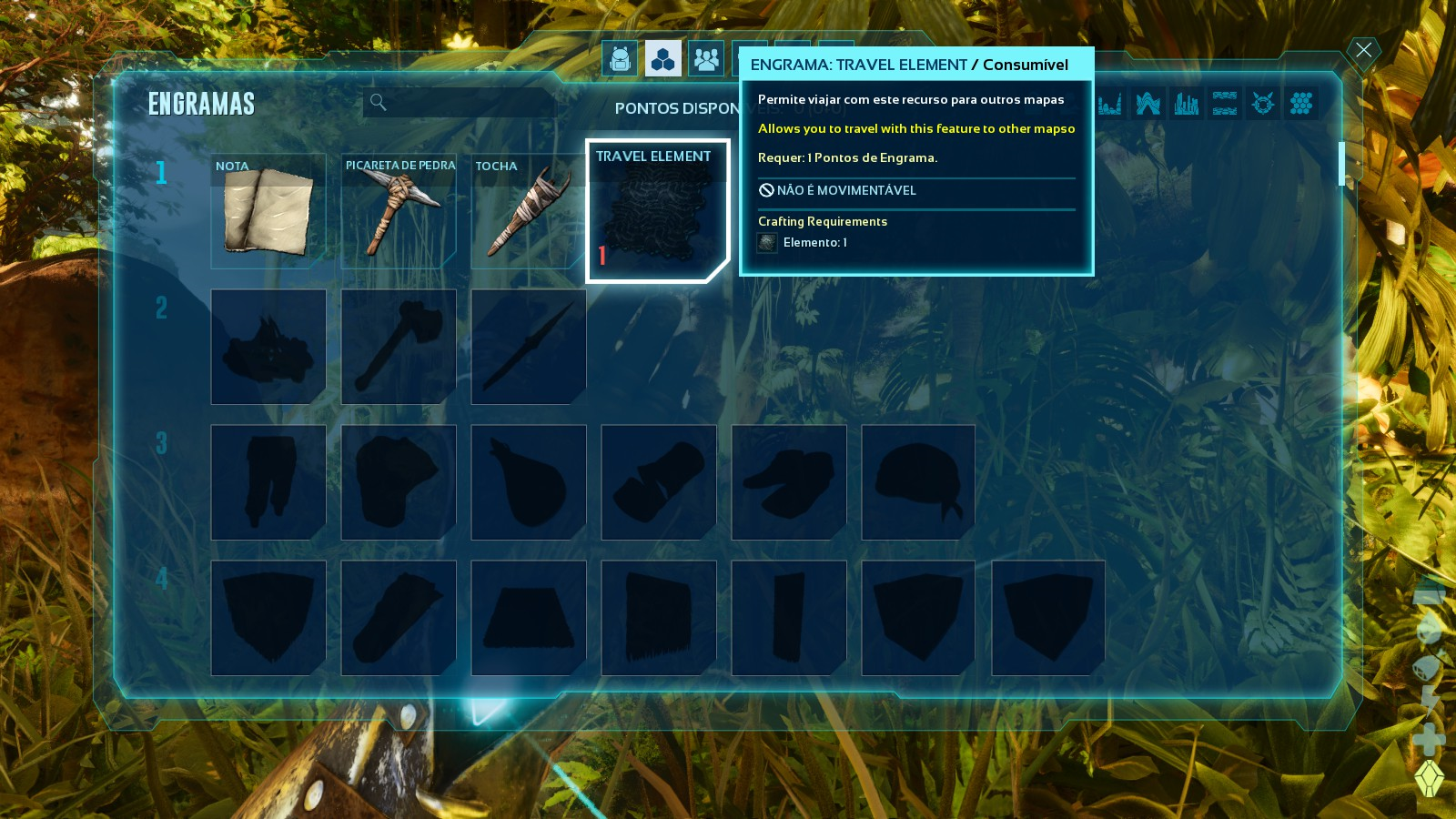Select the Nota engram

pyautogui.click(x=268, y=211)
